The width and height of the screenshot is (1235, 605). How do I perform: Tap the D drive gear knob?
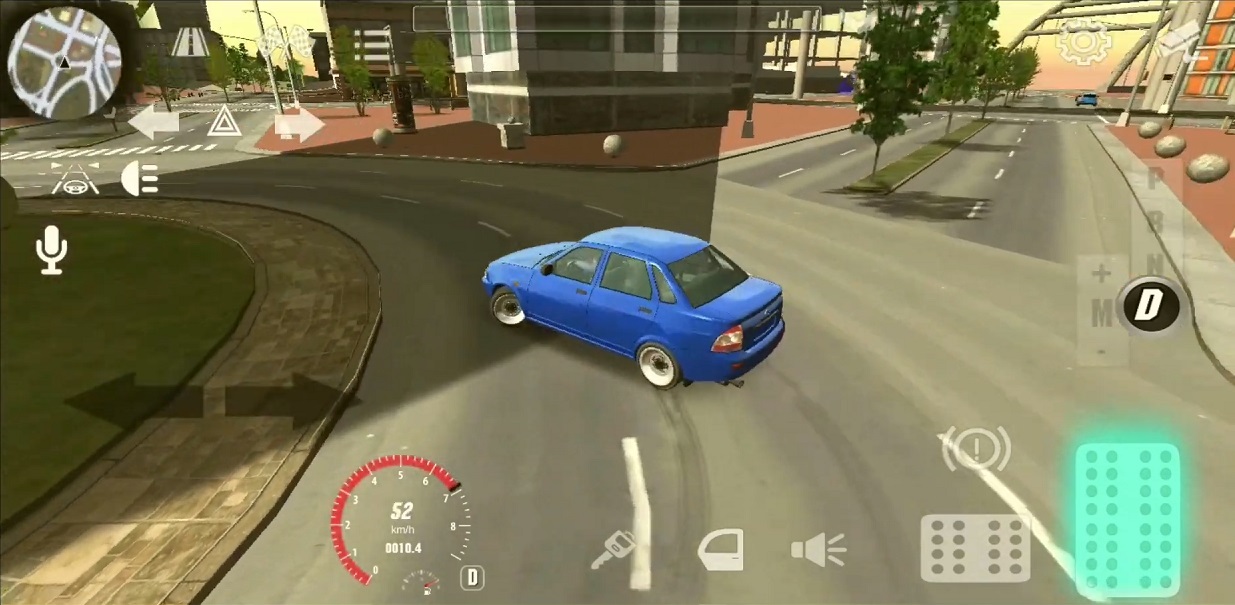pyautogui.click(x=1149, y=306)
